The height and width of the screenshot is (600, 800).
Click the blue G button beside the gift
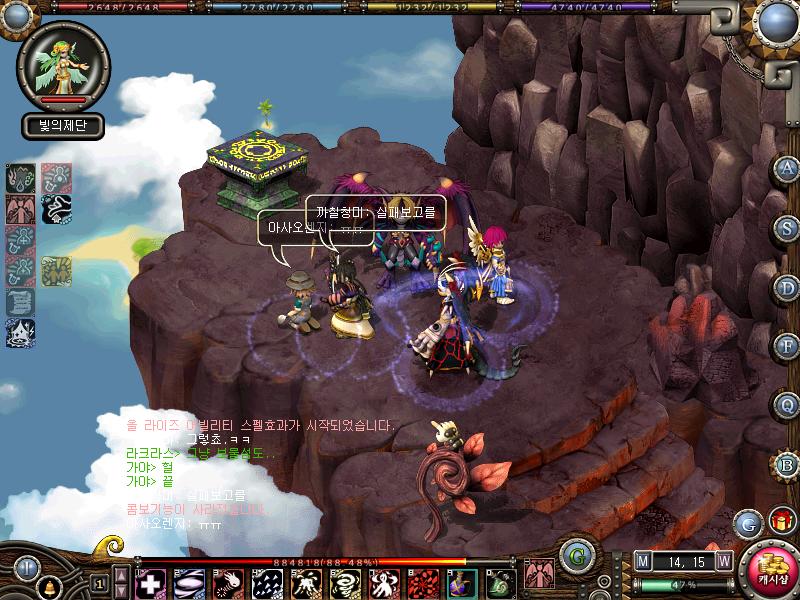coord(747,522)
